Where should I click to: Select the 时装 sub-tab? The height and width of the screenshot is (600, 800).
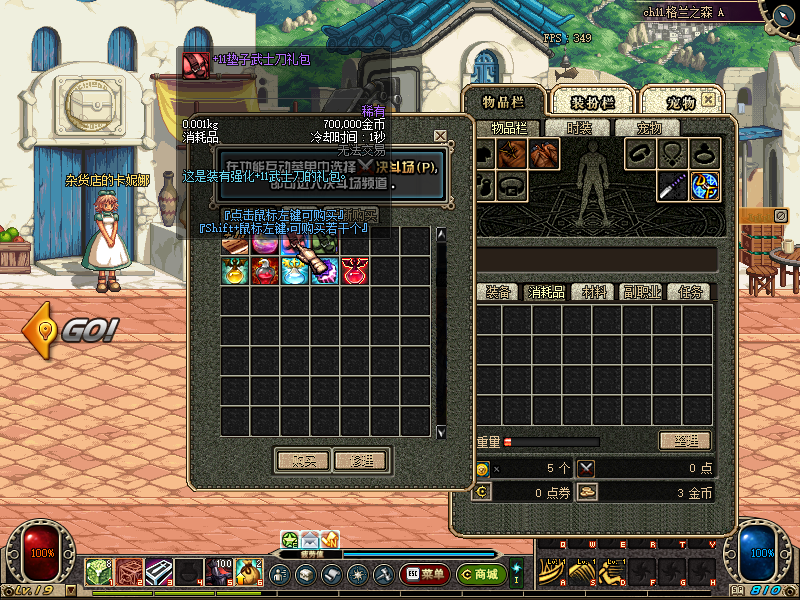coord(579,128)
